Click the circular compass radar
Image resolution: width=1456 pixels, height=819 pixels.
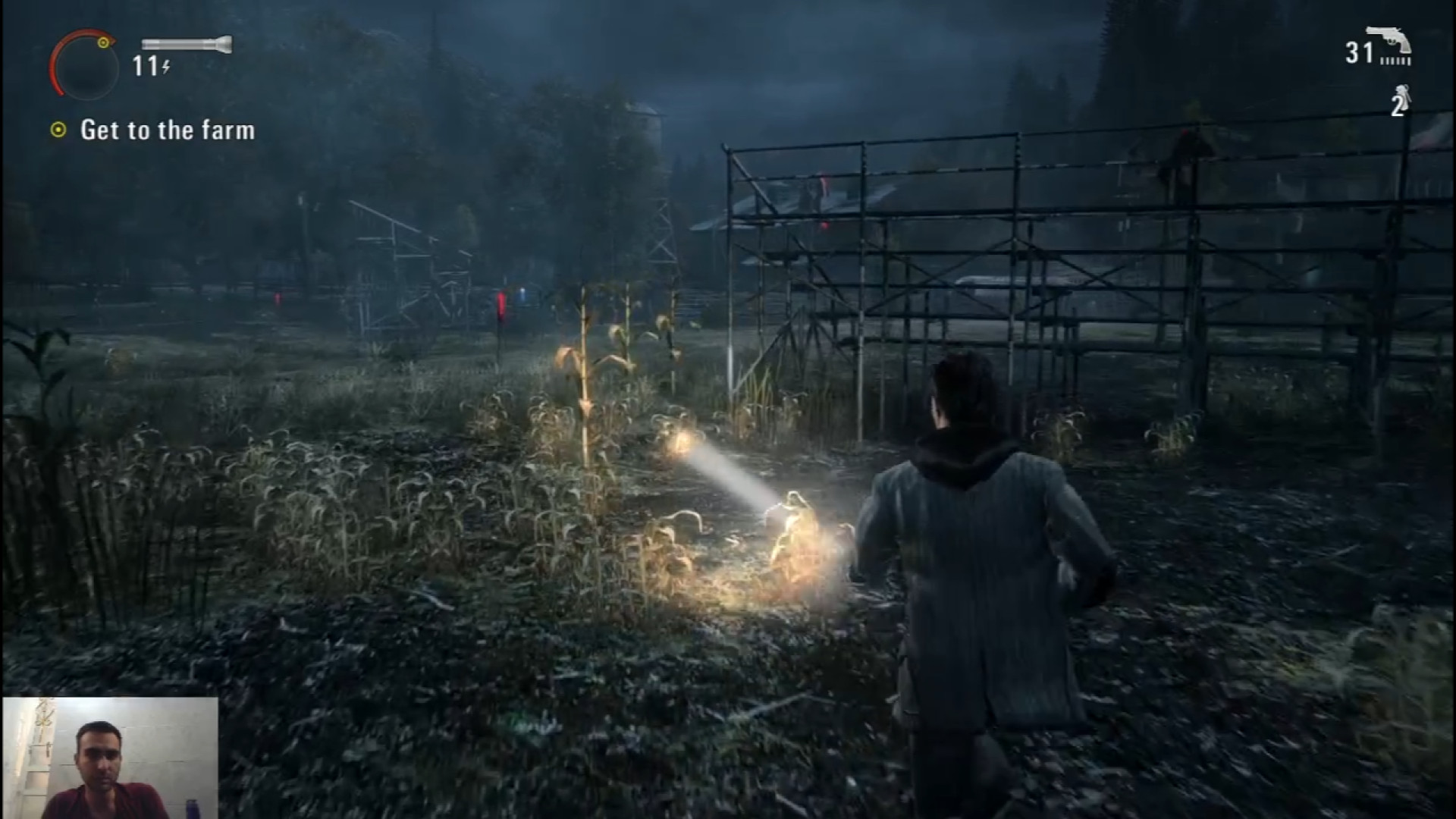83,65
